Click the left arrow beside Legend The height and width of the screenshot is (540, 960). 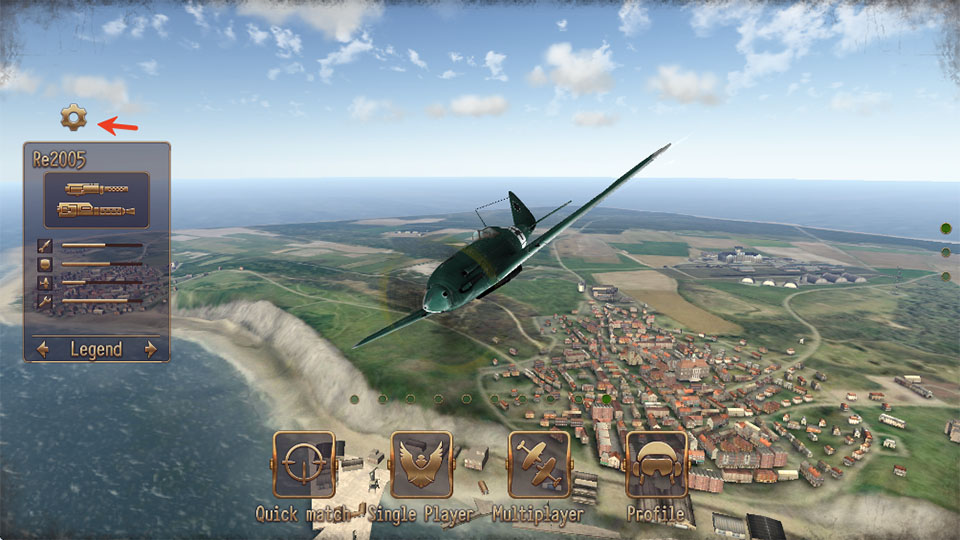43,349
